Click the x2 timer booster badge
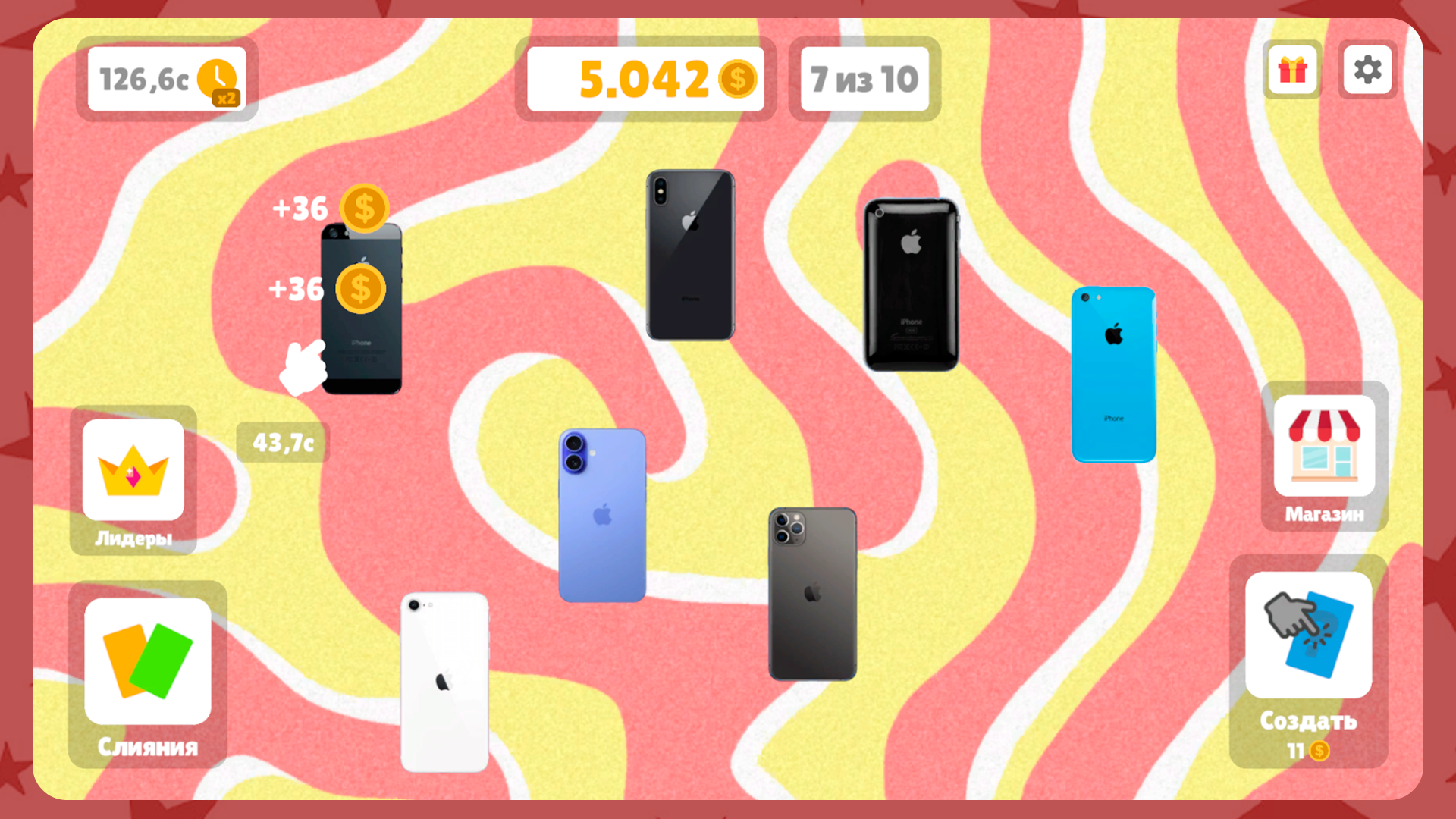 tap(227, 97)
